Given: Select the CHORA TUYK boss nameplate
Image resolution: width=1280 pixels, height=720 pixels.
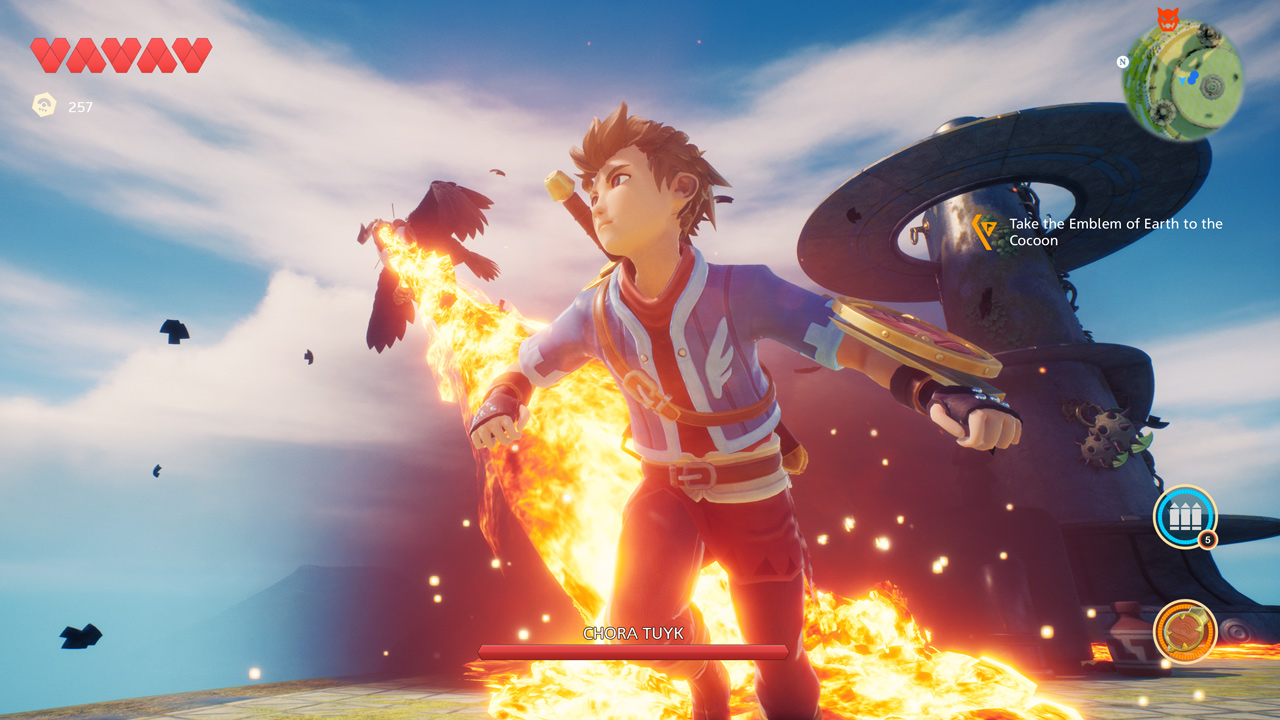Looking at the screenshot, I should [634, 633].
